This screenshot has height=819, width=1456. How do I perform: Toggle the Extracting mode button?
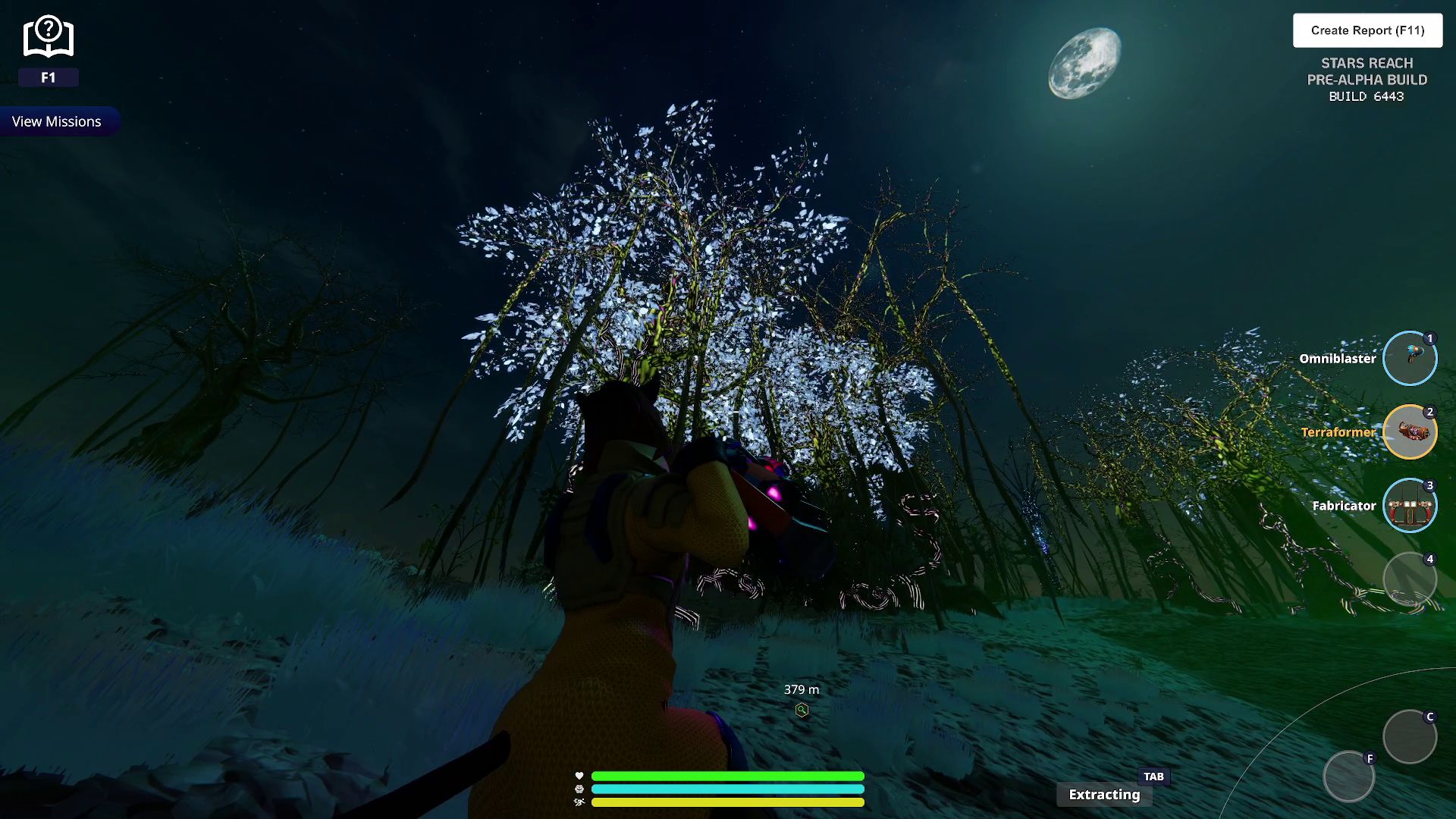[1104, 794]
